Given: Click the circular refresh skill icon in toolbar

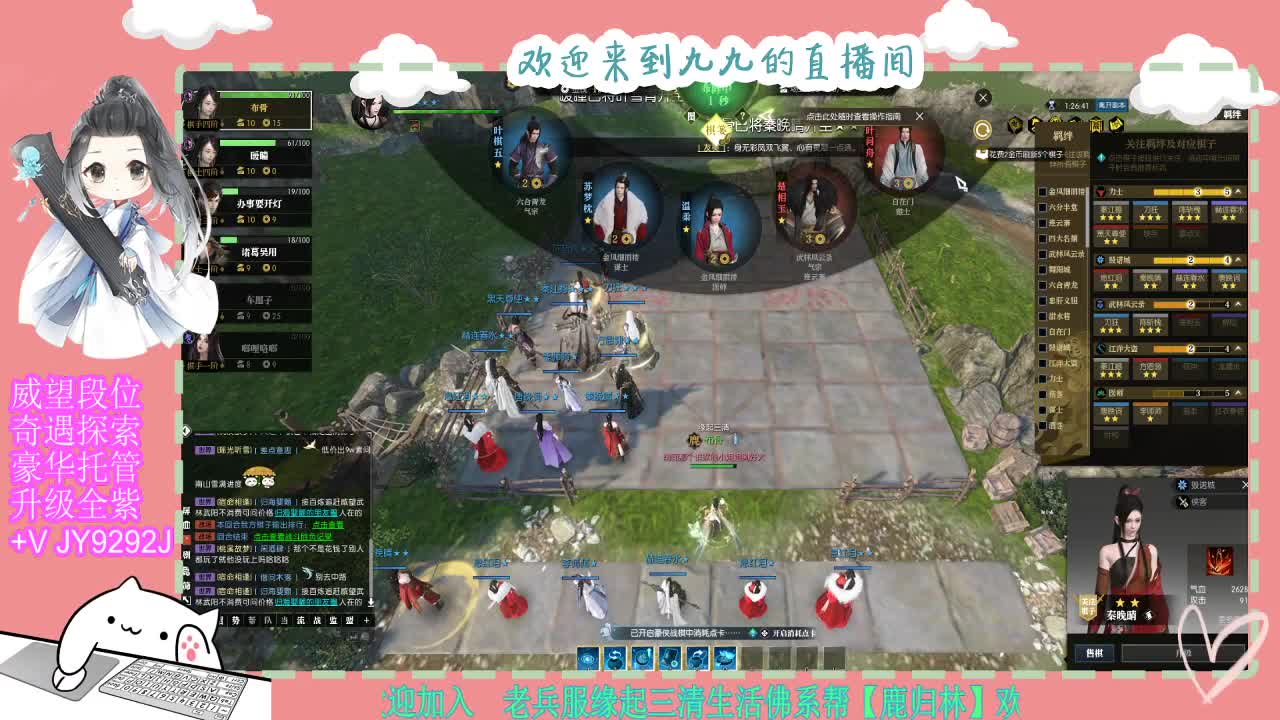Looking at the screenshot, I should (x=614, y=657).
